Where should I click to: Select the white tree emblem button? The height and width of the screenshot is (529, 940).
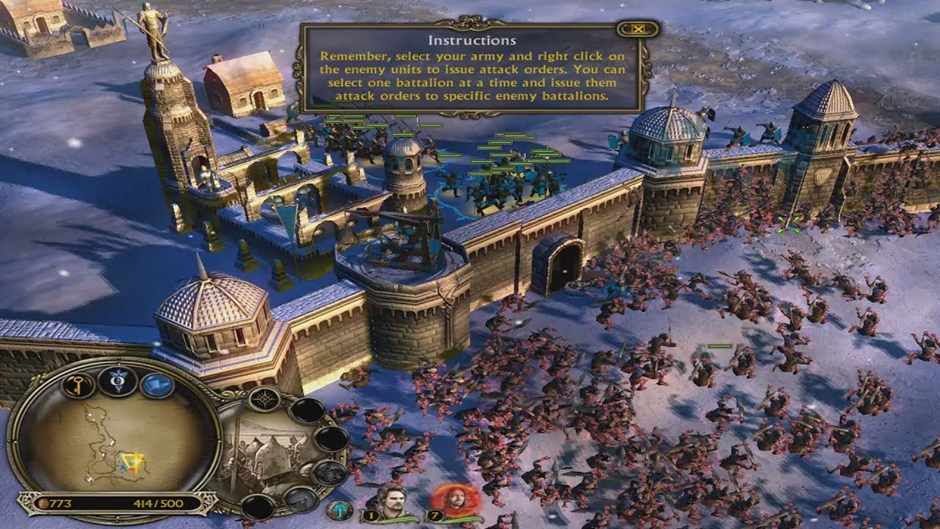tap(117, 380)
